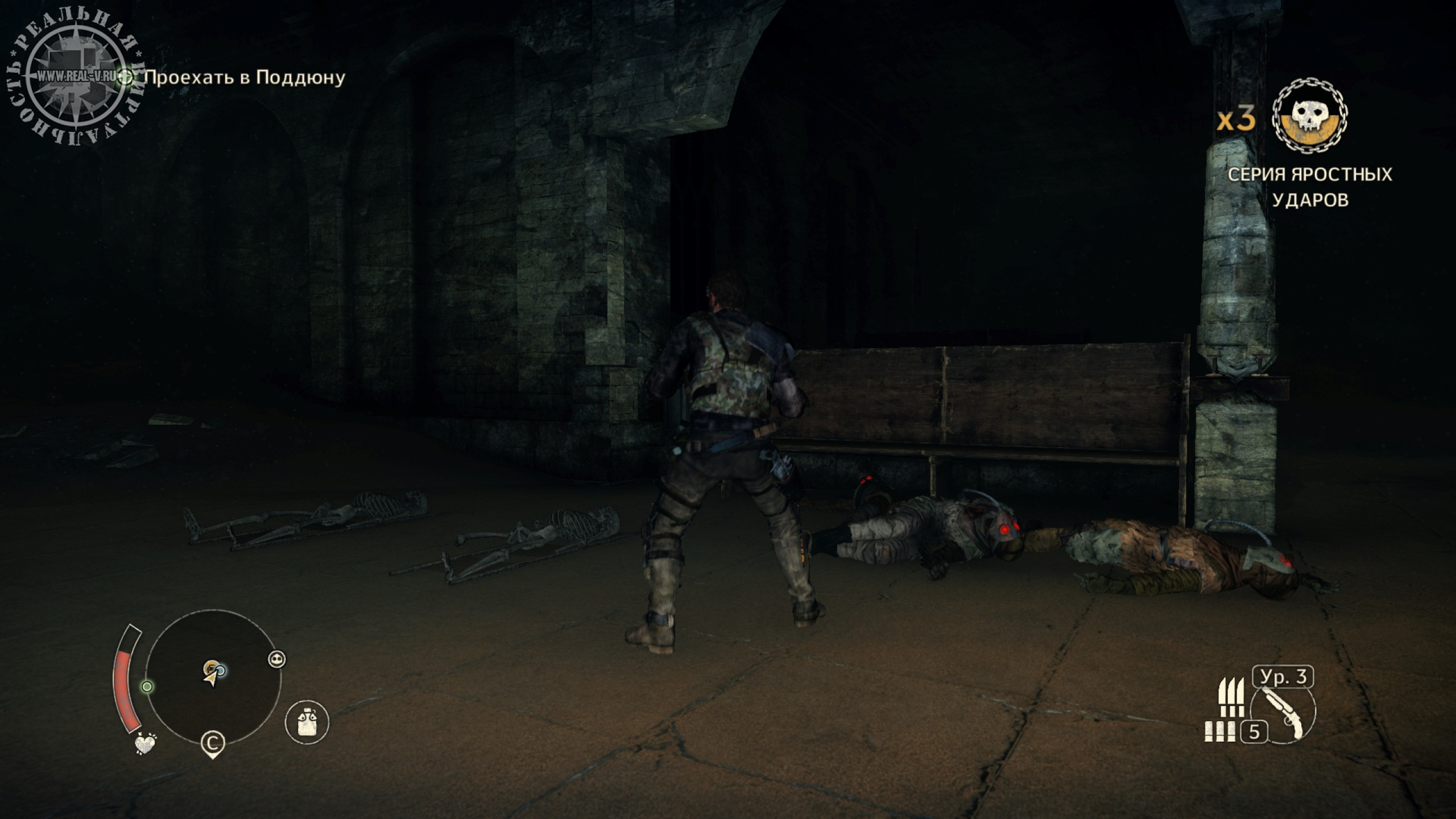This screenshot has width=1456, height=819.
Task: Select the green objective dot on the minimap
Action: coord(147,686)
